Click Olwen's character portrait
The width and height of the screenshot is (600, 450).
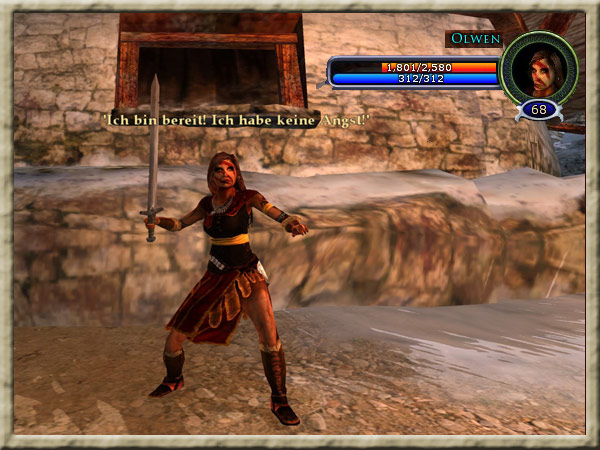tap(539, 68)
